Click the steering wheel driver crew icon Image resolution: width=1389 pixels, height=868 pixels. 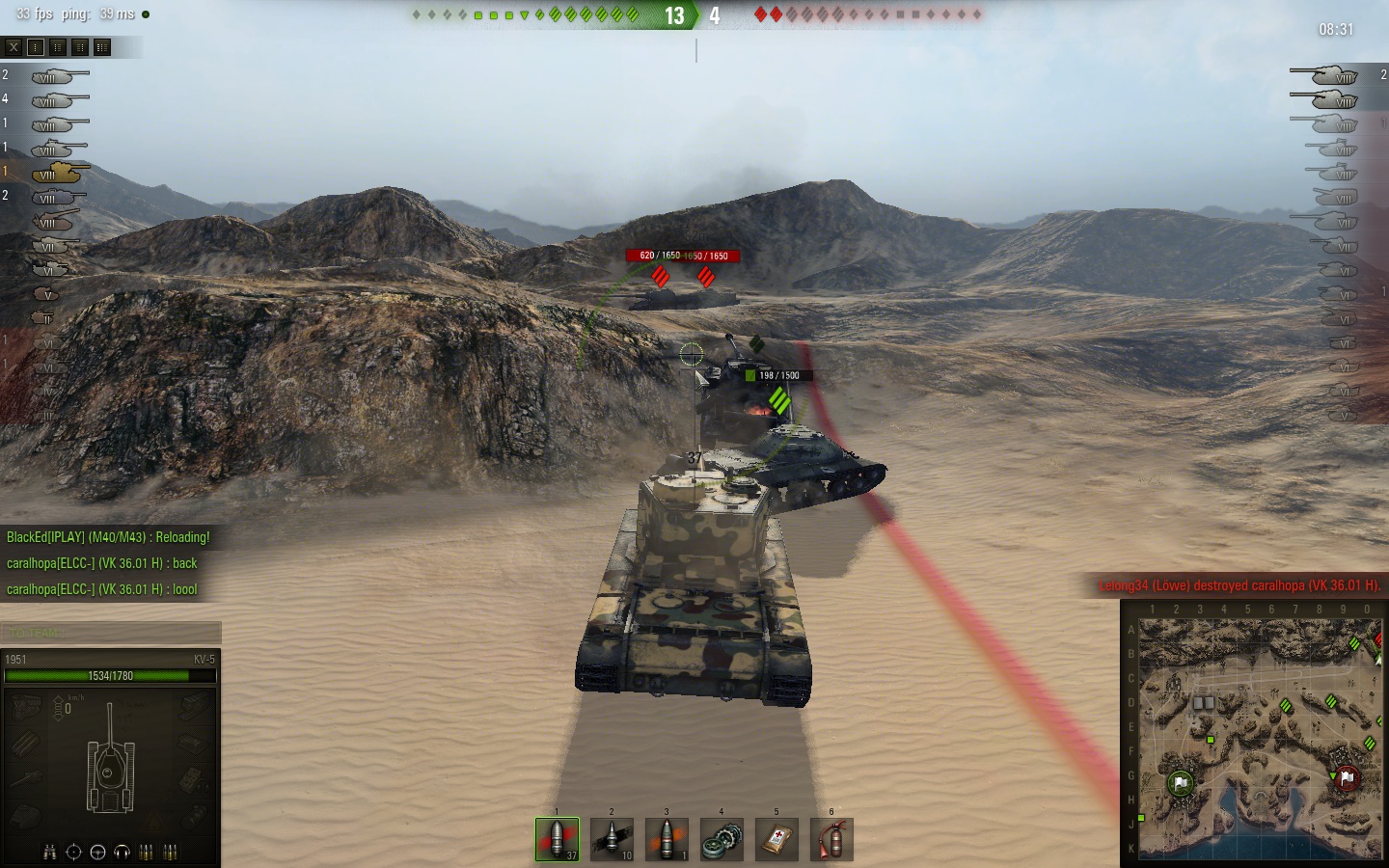tap(97, 853)
